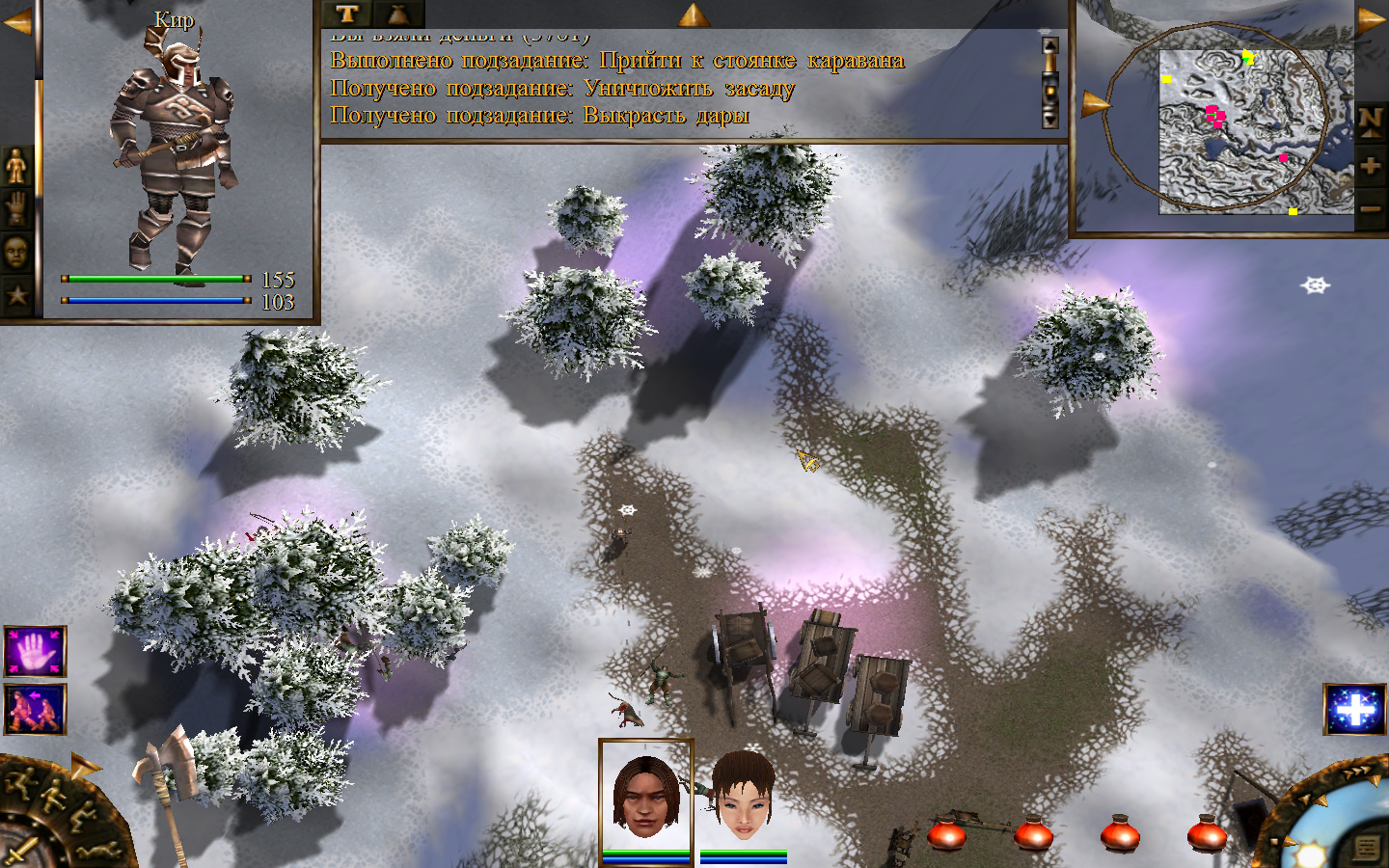Viewport: 1389px width, 868px height.
Task: Reset camera to north with N button
Action: [1371, 122]
